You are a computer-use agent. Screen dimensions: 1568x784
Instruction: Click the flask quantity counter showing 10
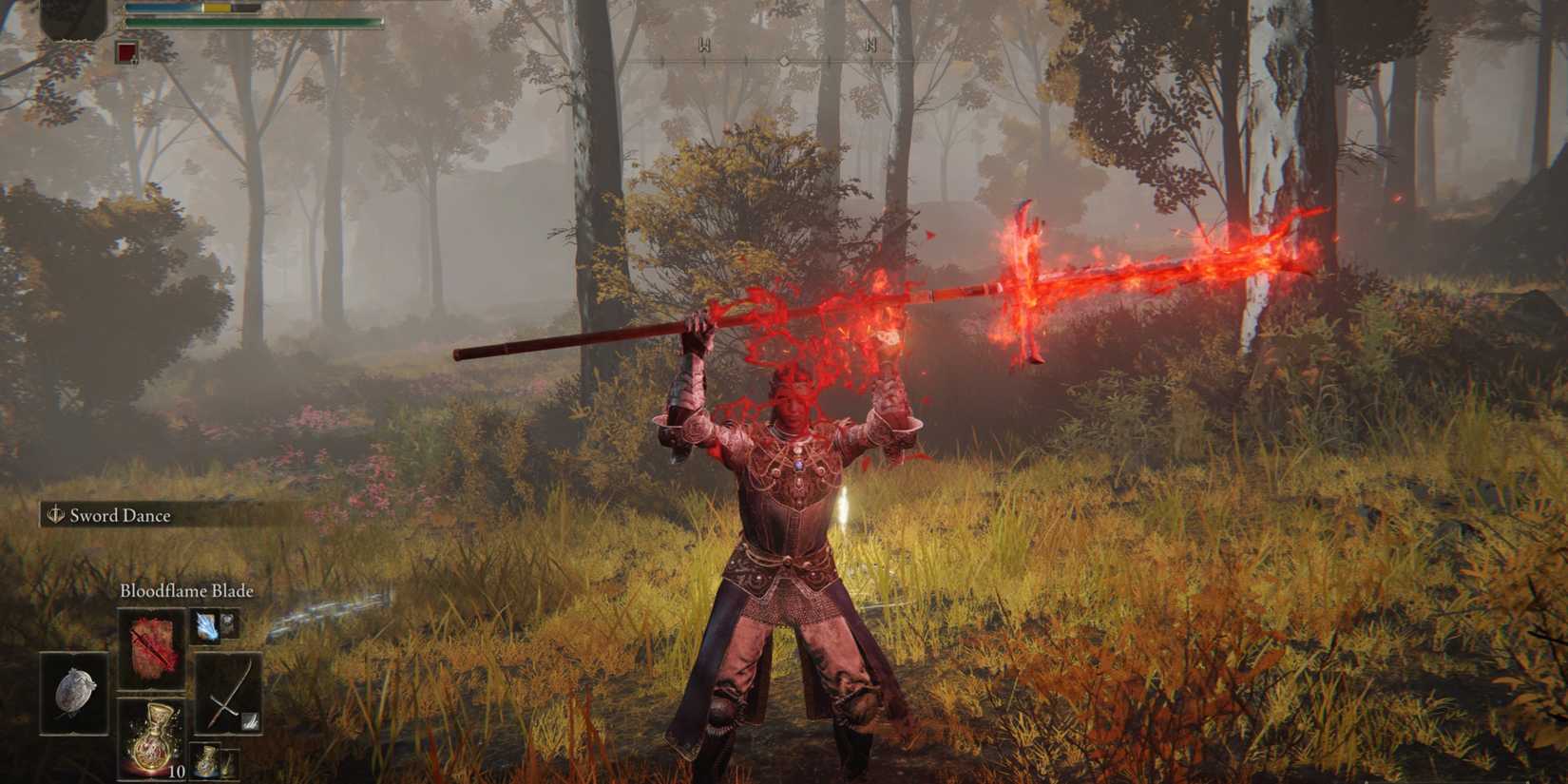click(178, 772)
